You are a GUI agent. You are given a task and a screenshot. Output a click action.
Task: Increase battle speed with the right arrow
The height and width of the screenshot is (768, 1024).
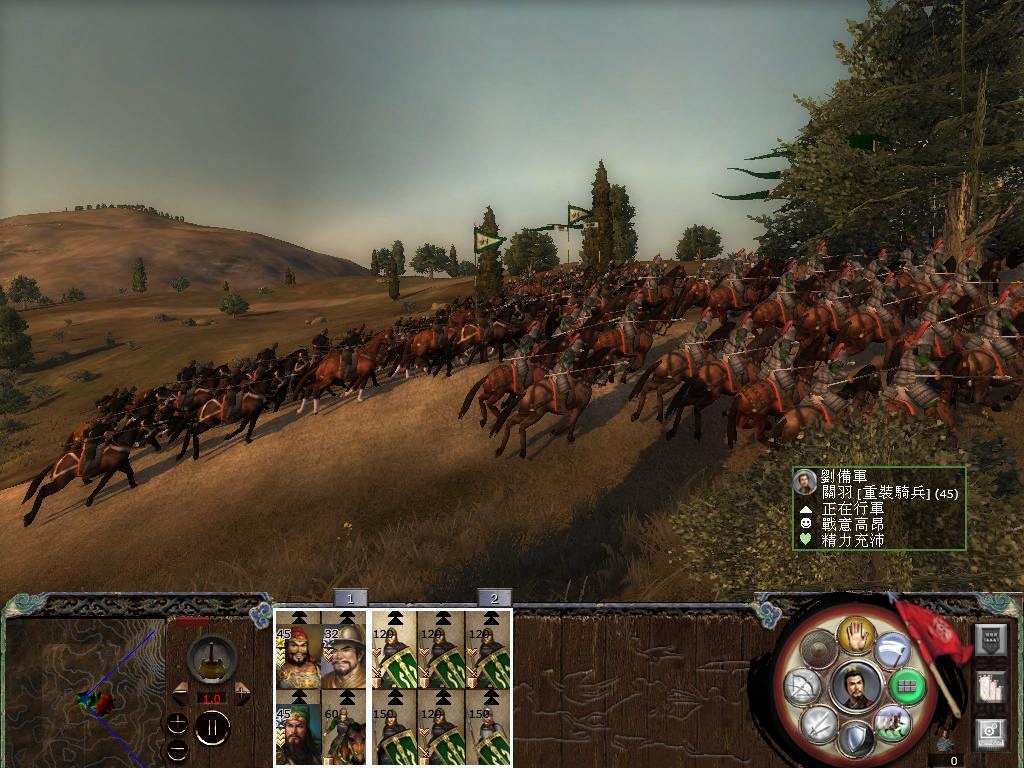point(243,692)
